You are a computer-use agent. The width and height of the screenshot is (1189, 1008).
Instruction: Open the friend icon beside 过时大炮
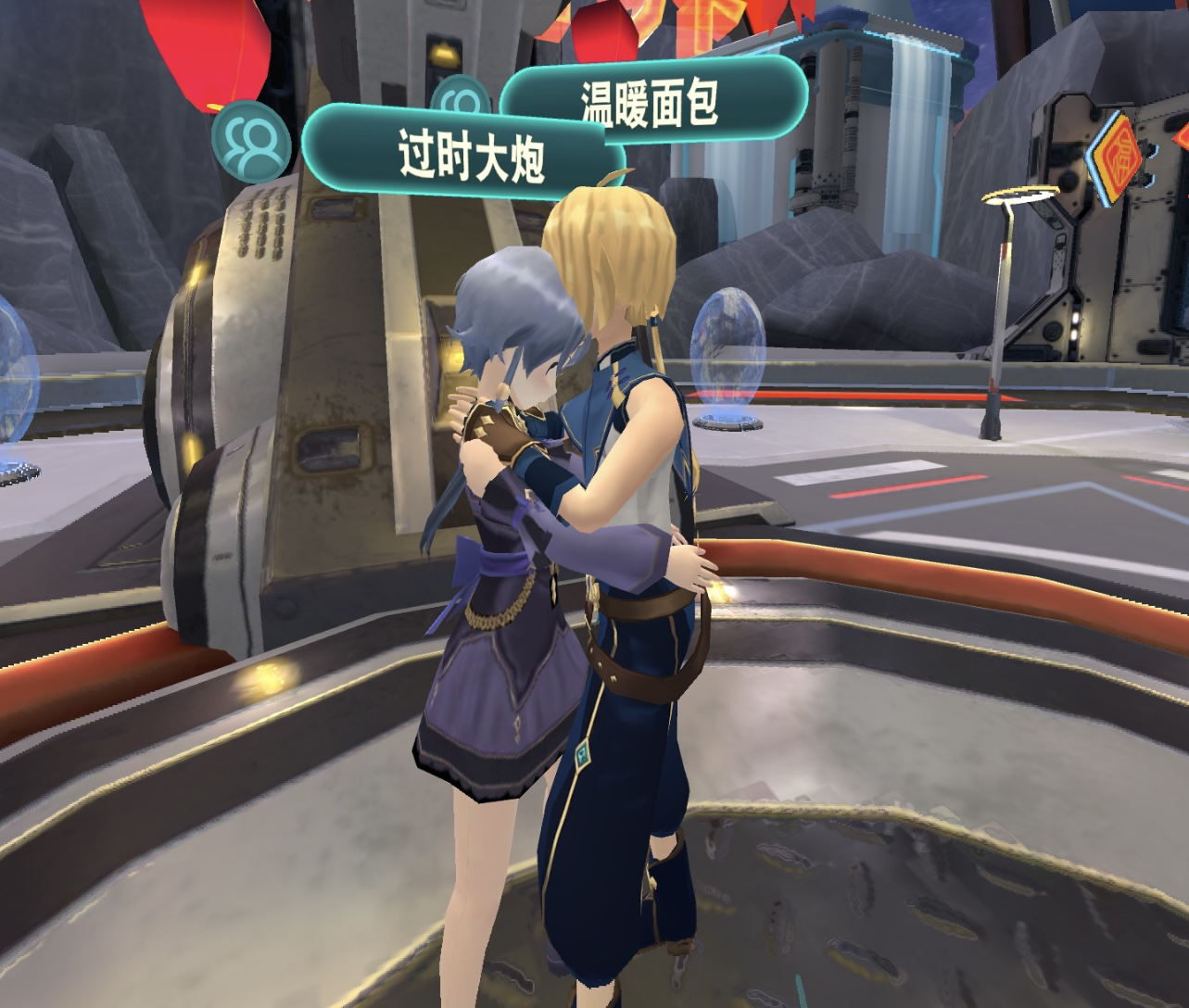pos(250,141)
